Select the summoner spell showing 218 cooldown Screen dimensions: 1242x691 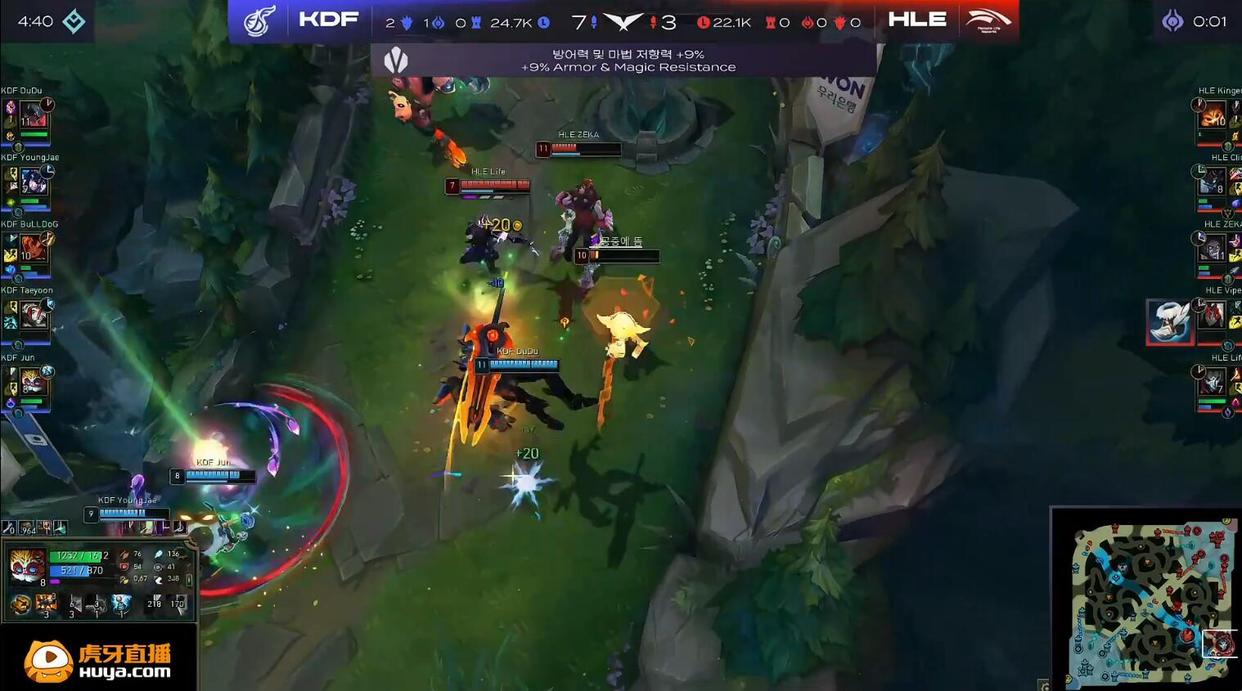154,603
